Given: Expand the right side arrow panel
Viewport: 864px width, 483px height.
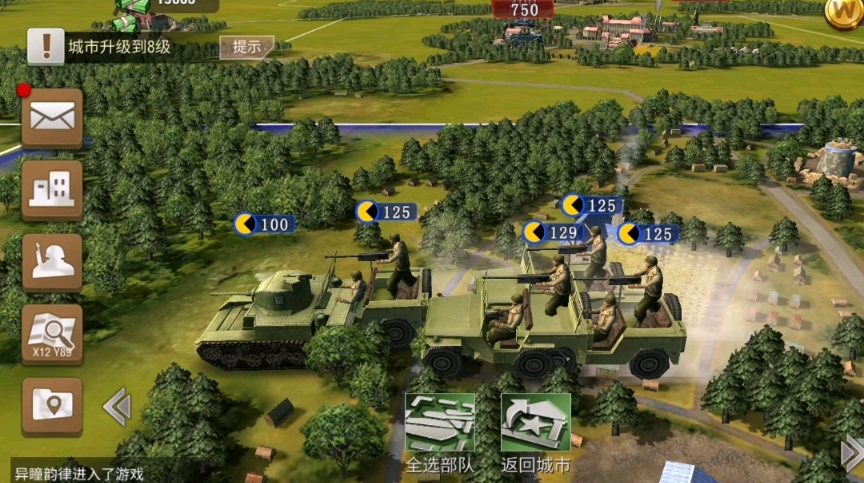Looking at the screenshot, I should [x=853, y=453].
